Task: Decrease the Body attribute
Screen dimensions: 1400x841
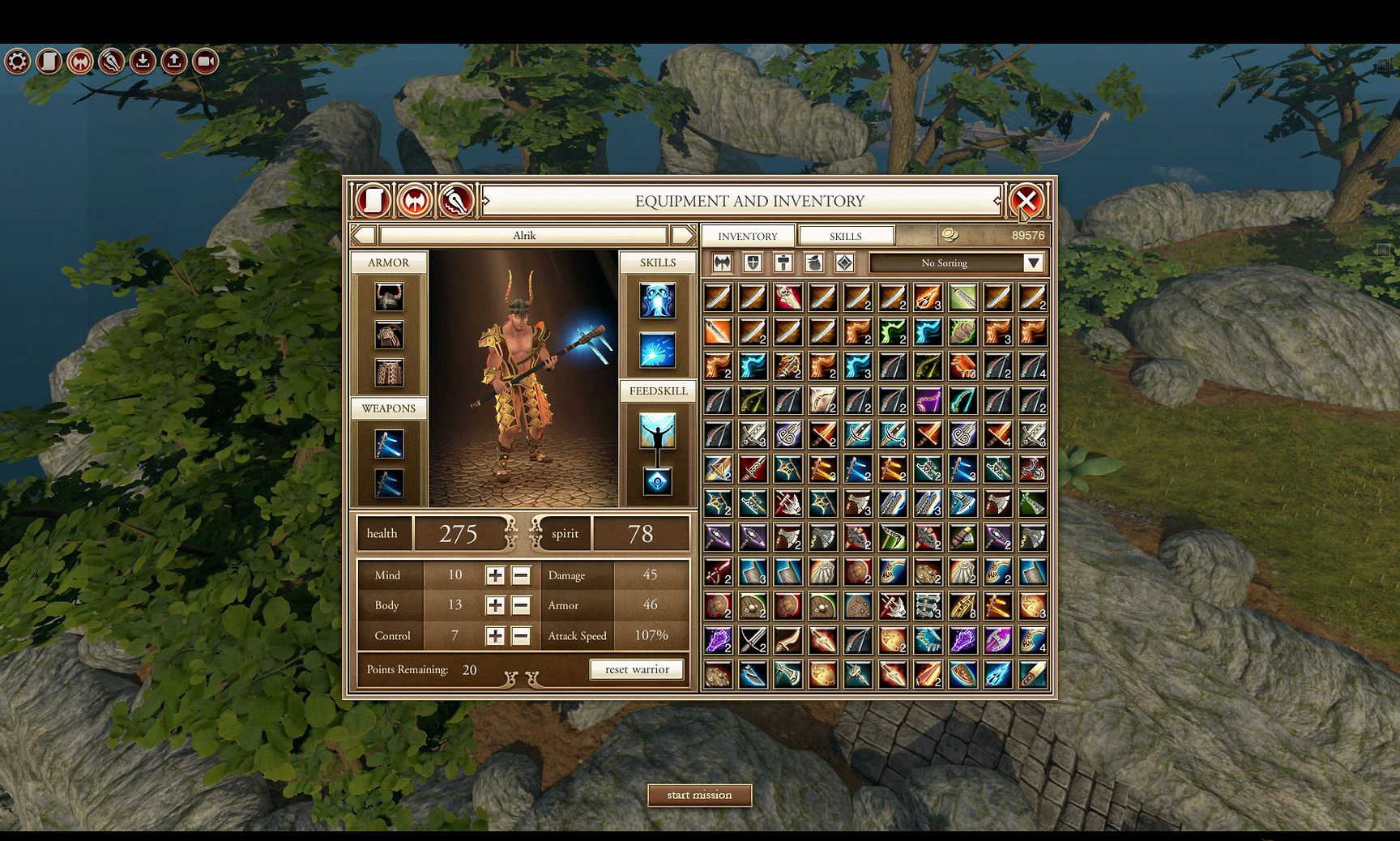Action: (x=521, y=605)
